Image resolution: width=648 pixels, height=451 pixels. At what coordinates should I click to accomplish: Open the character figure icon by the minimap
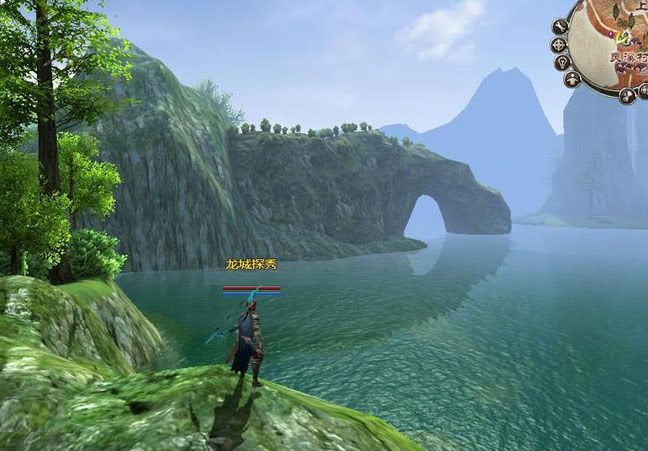click(x=572, y=79)
